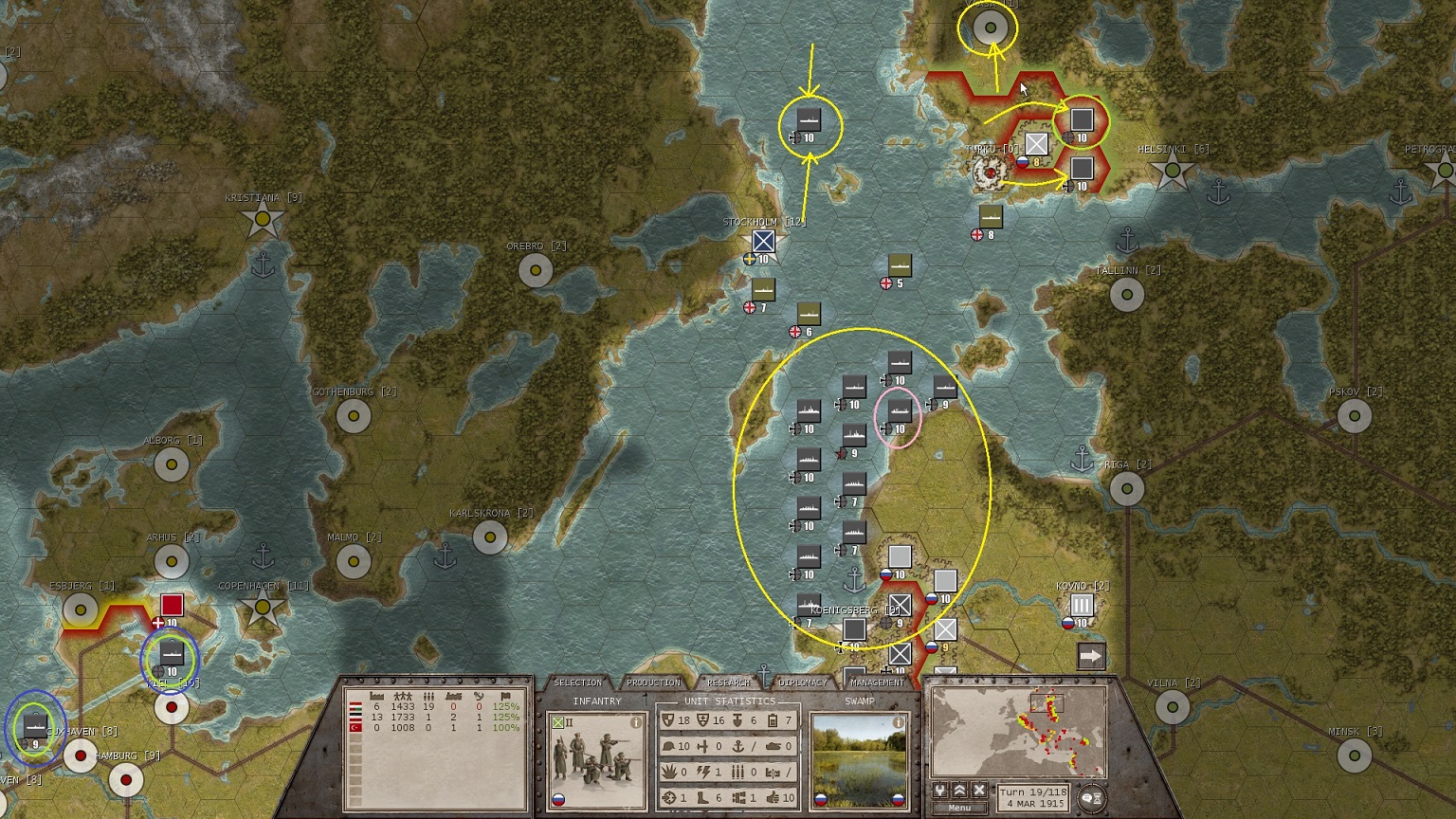Open the Research tab

click(728, 682)
